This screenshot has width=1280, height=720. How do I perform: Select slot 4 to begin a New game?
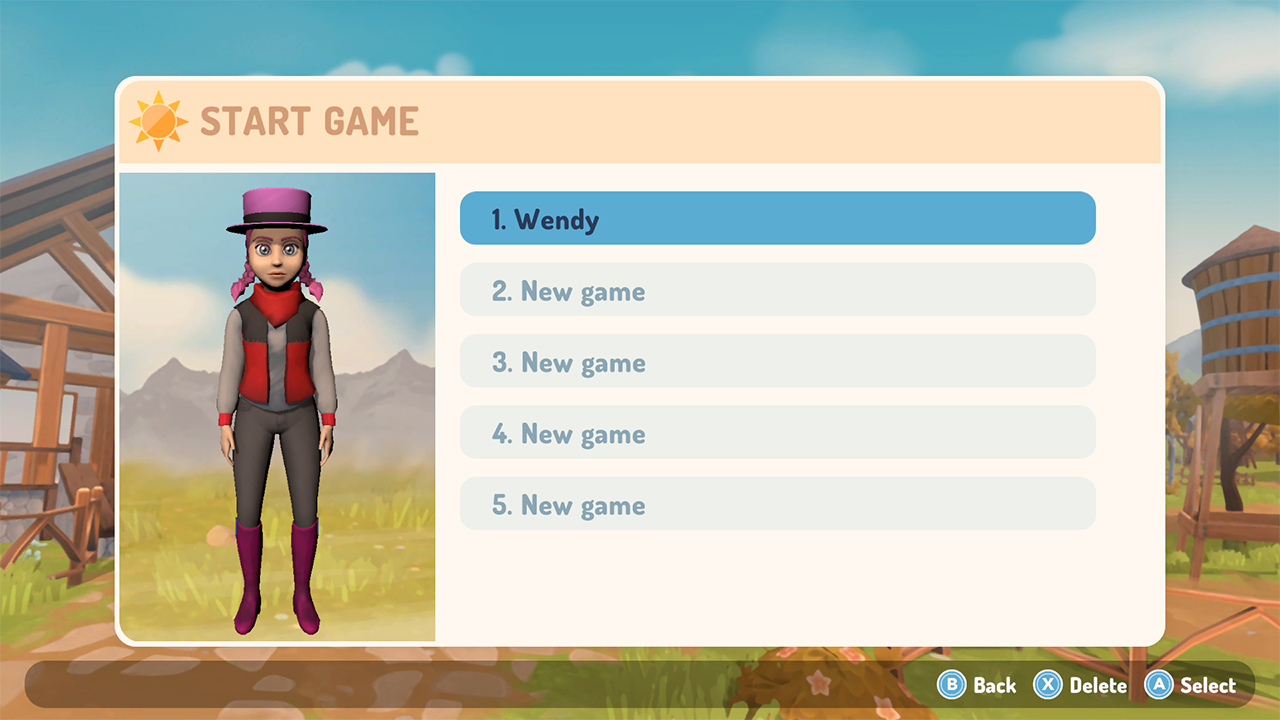[x=776, y=433]
